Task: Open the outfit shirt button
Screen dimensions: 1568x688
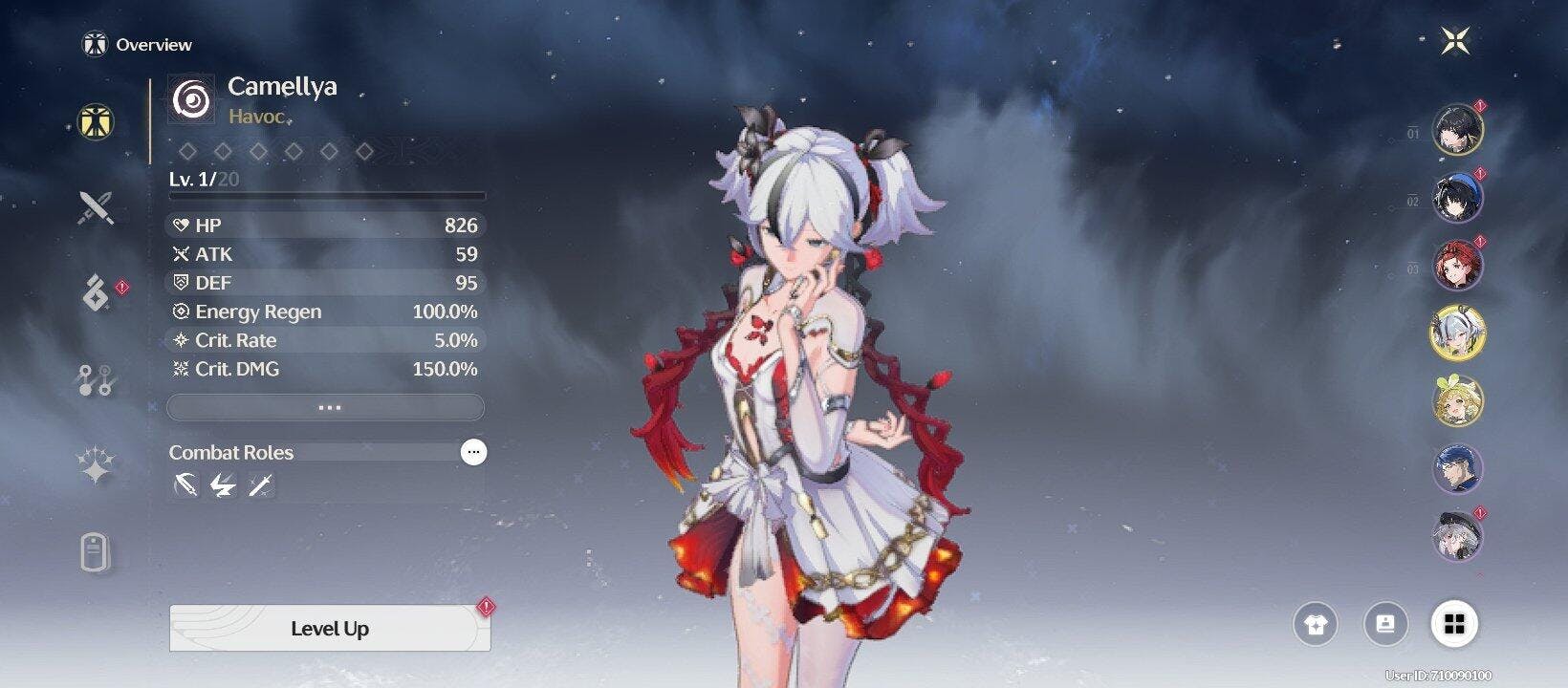Action: point(1316,625)
